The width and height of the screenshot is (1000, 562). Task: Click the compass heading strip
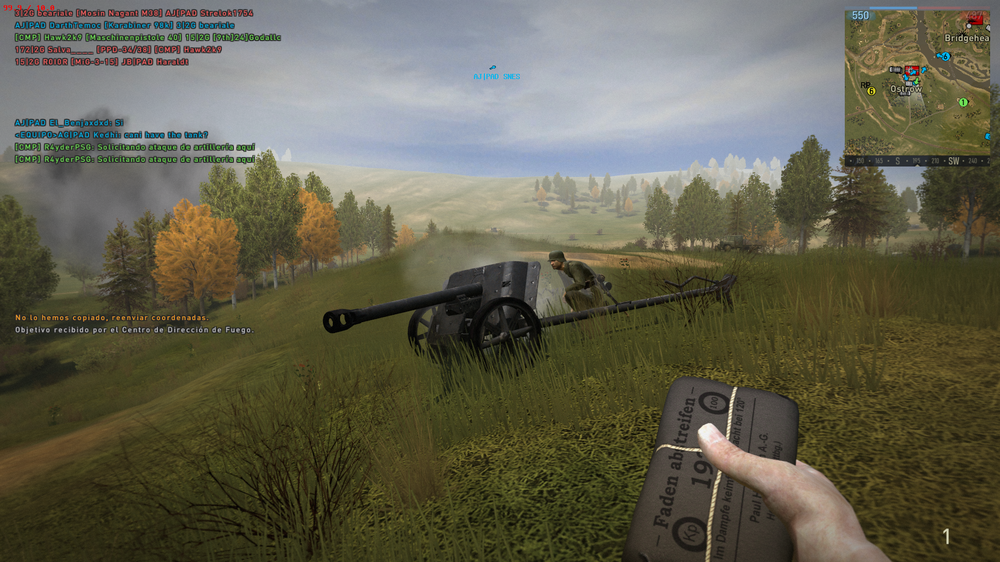[x=917, y=160]
